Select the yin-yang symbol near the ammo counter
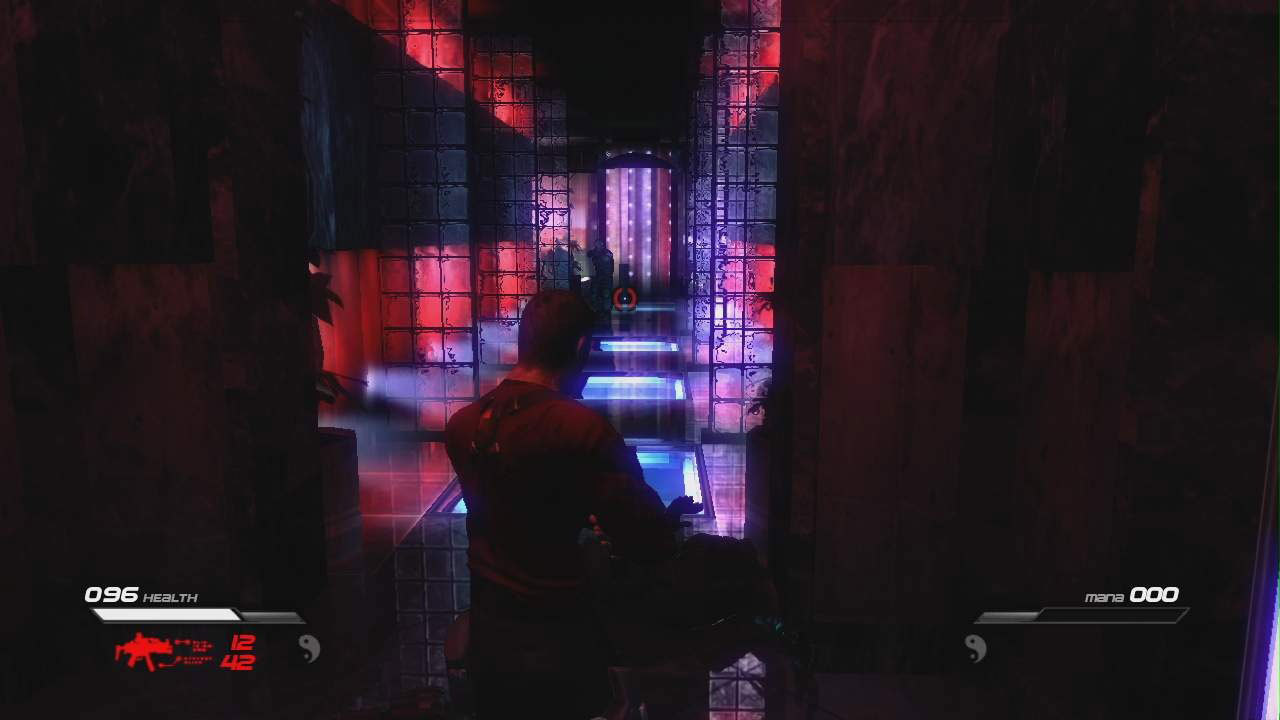Viewport: 1280px width, 720px height. pyautogui.click(x=308, y=648)
